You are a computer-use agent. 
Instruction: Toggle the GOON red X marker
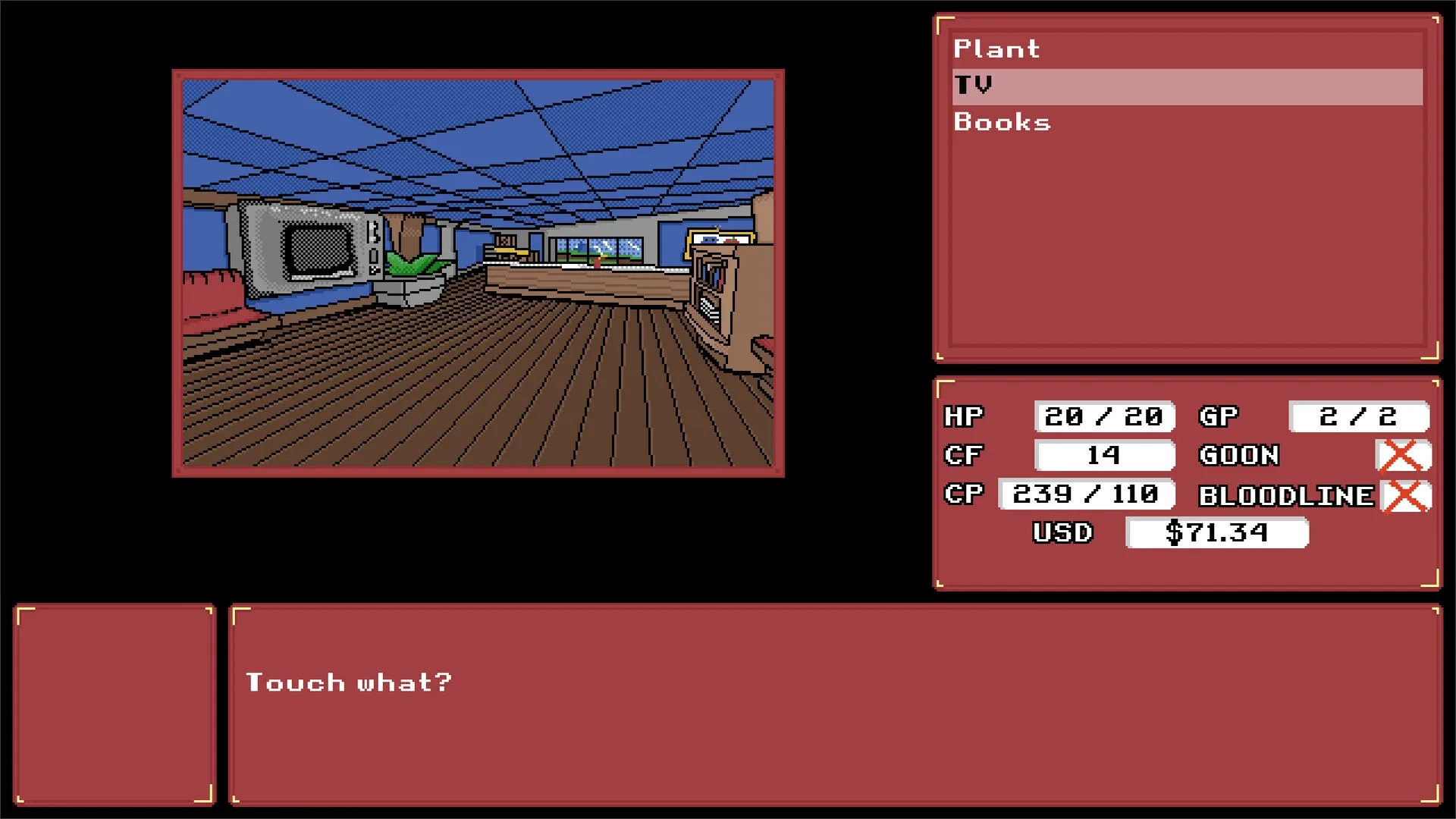coord(1404,455)
